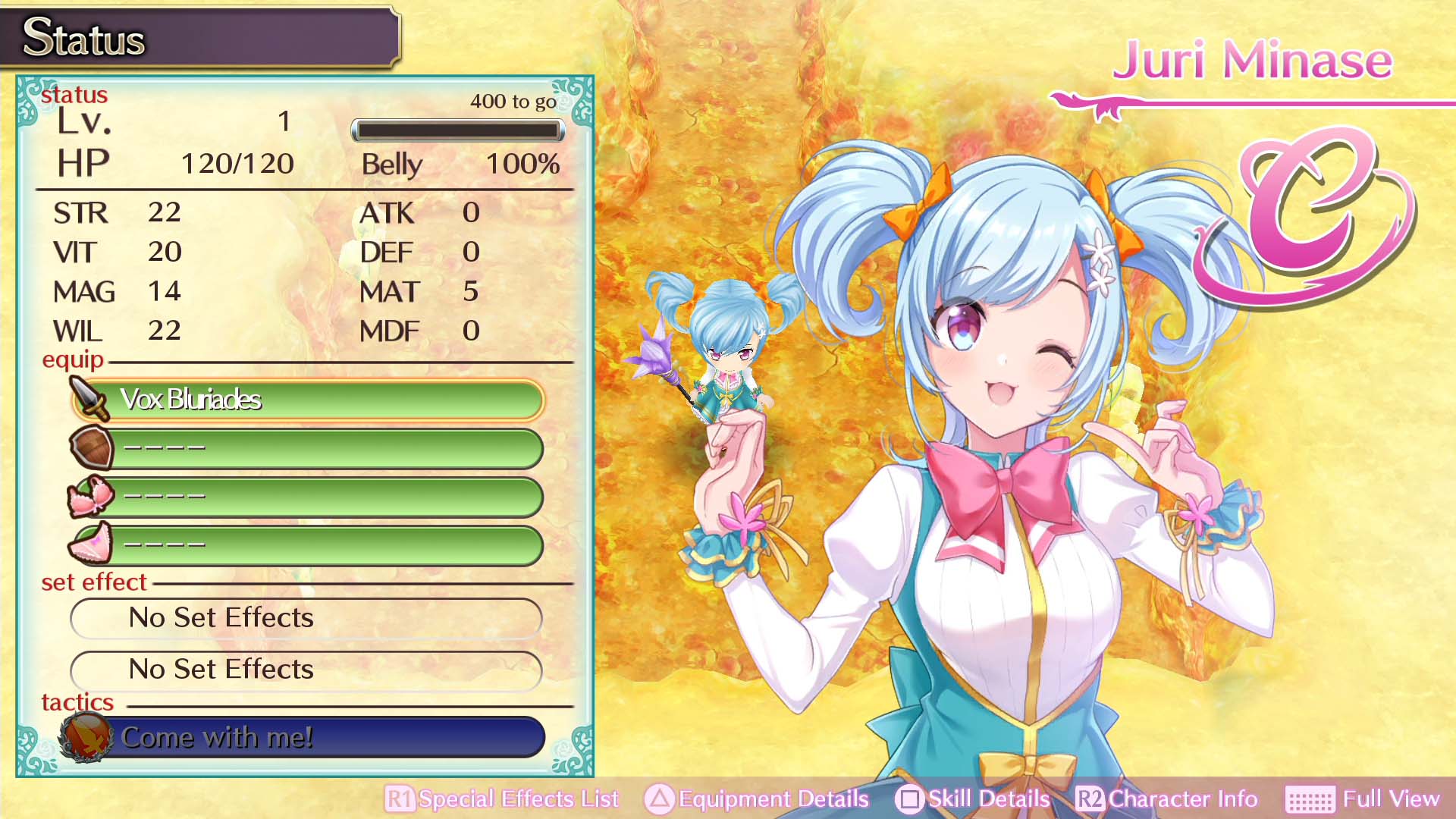Click the Triangle icon for Equipment Details
This screenshot has height=819, width=1456.
(657, 799)
